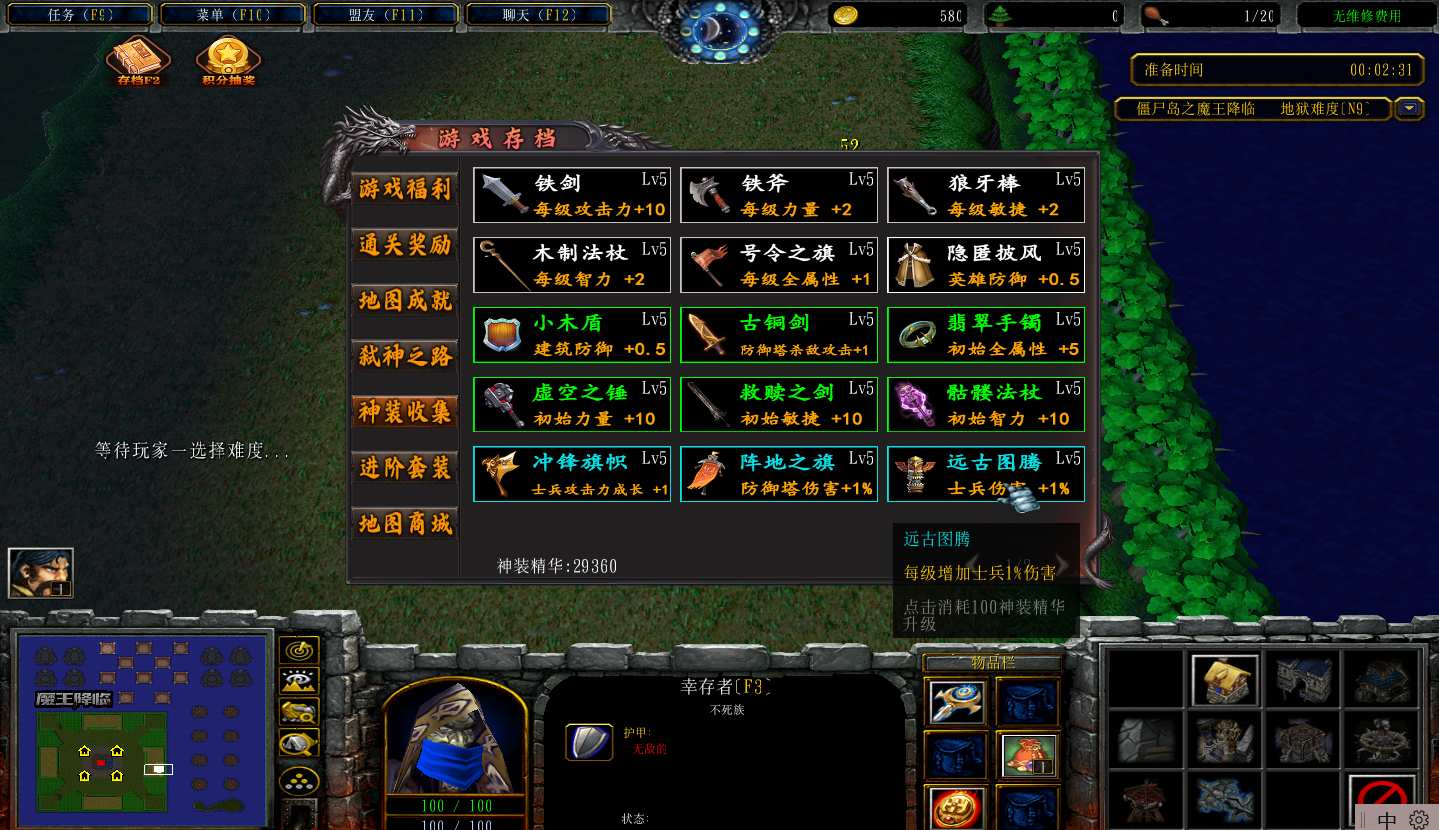Select the 弑神之路 tab
1439x830 pixels.
pos(405,356)
